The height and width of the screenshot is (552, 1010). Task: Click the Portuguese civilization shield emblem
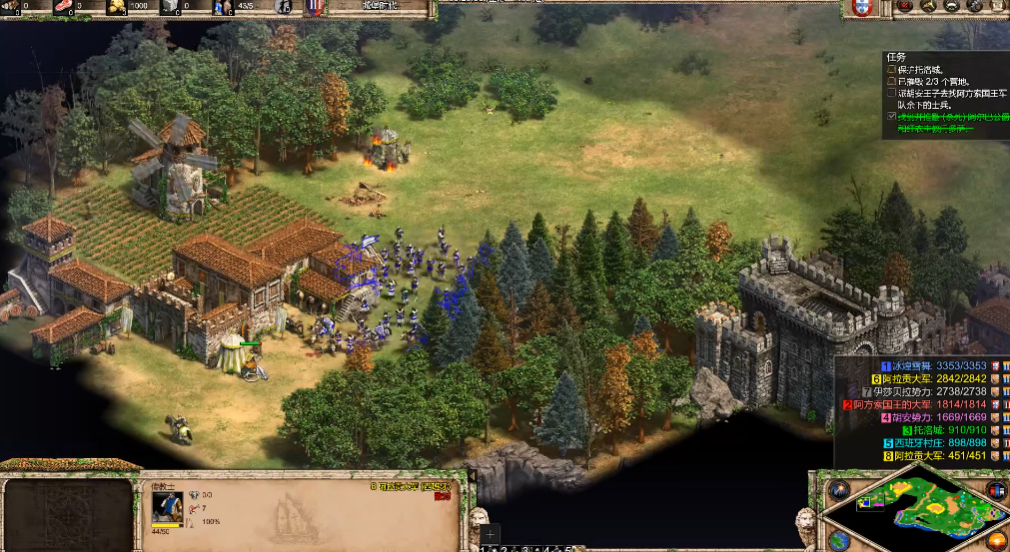click(x=860, y=8)
